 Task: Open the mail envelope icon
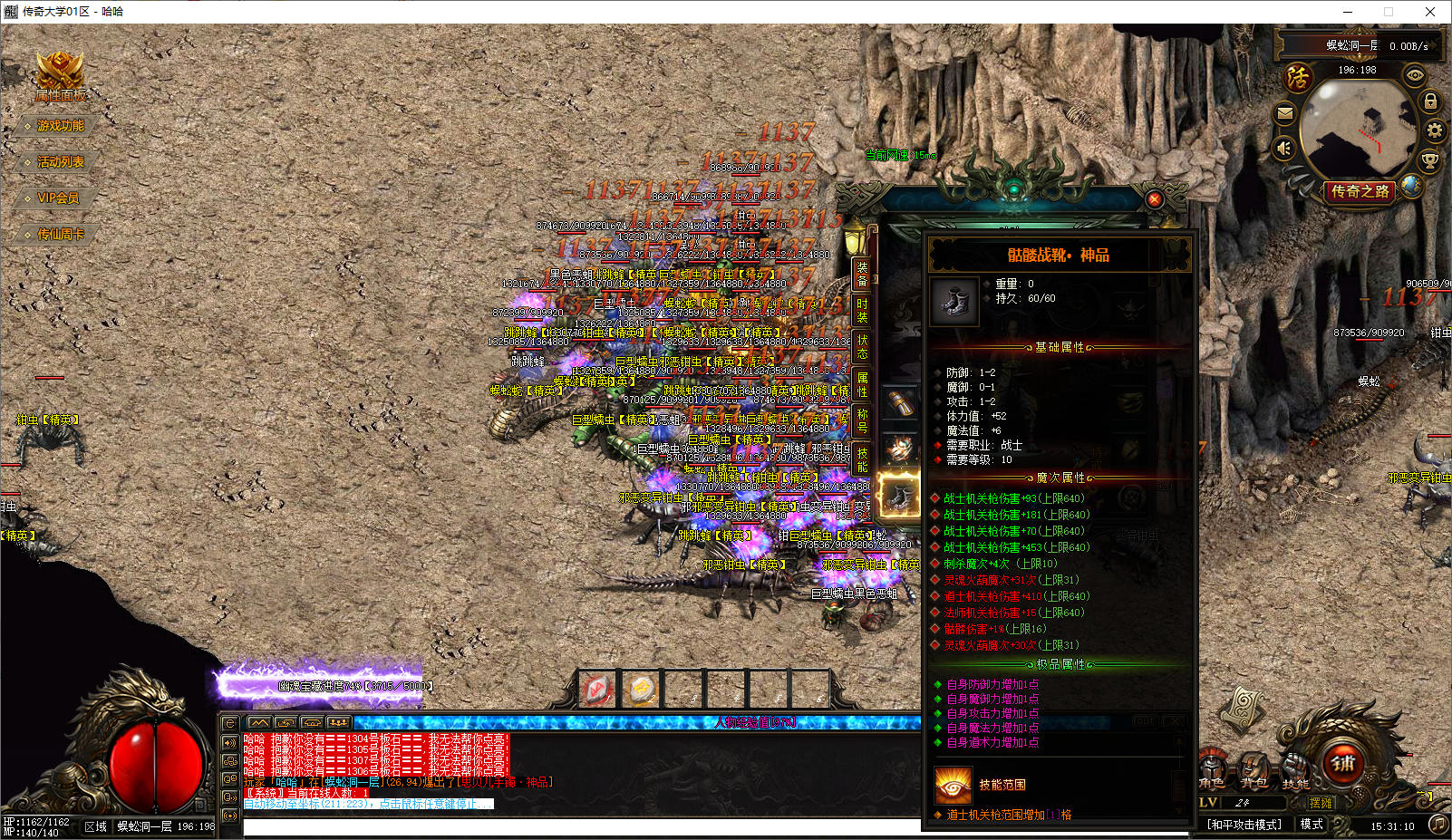coord(1284,113)
